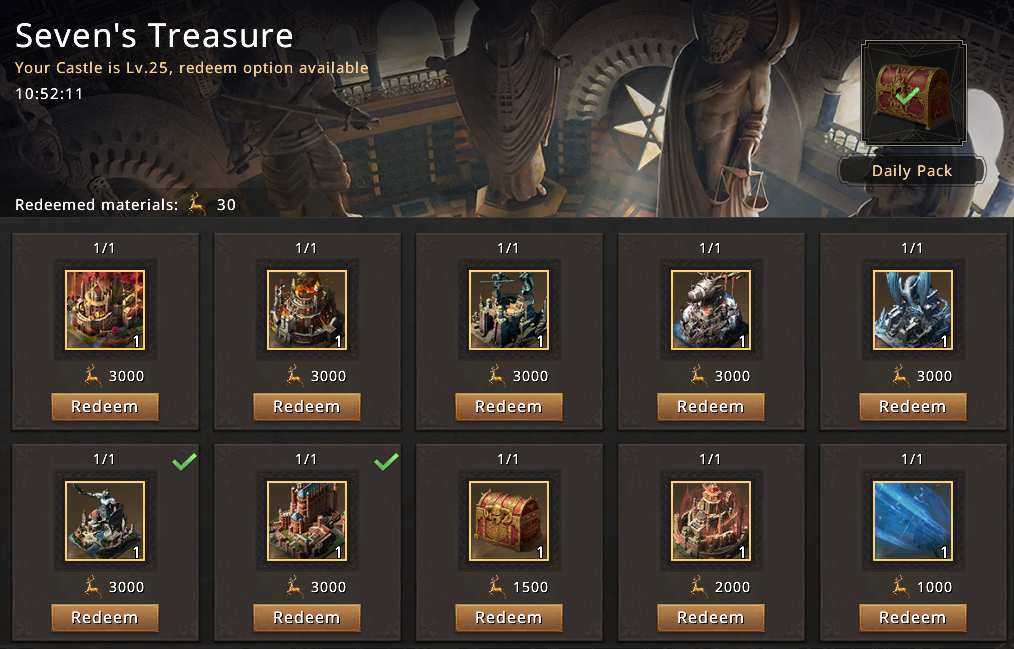Inspect the red brick castle skin icon

coord(307,521)
